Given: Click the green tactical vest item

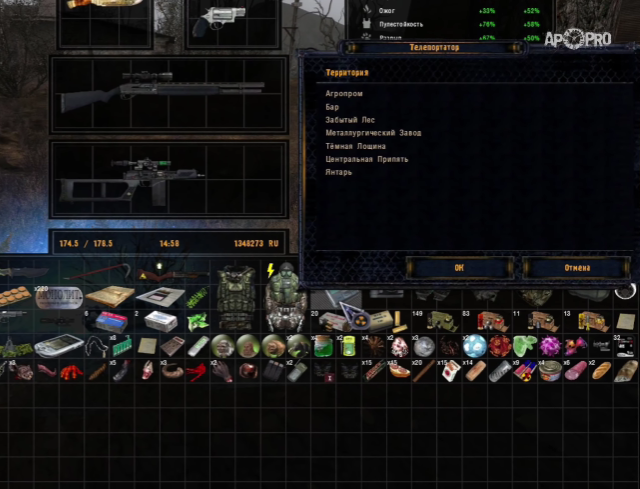Looking at the screenshot, I should coord(236,298).
